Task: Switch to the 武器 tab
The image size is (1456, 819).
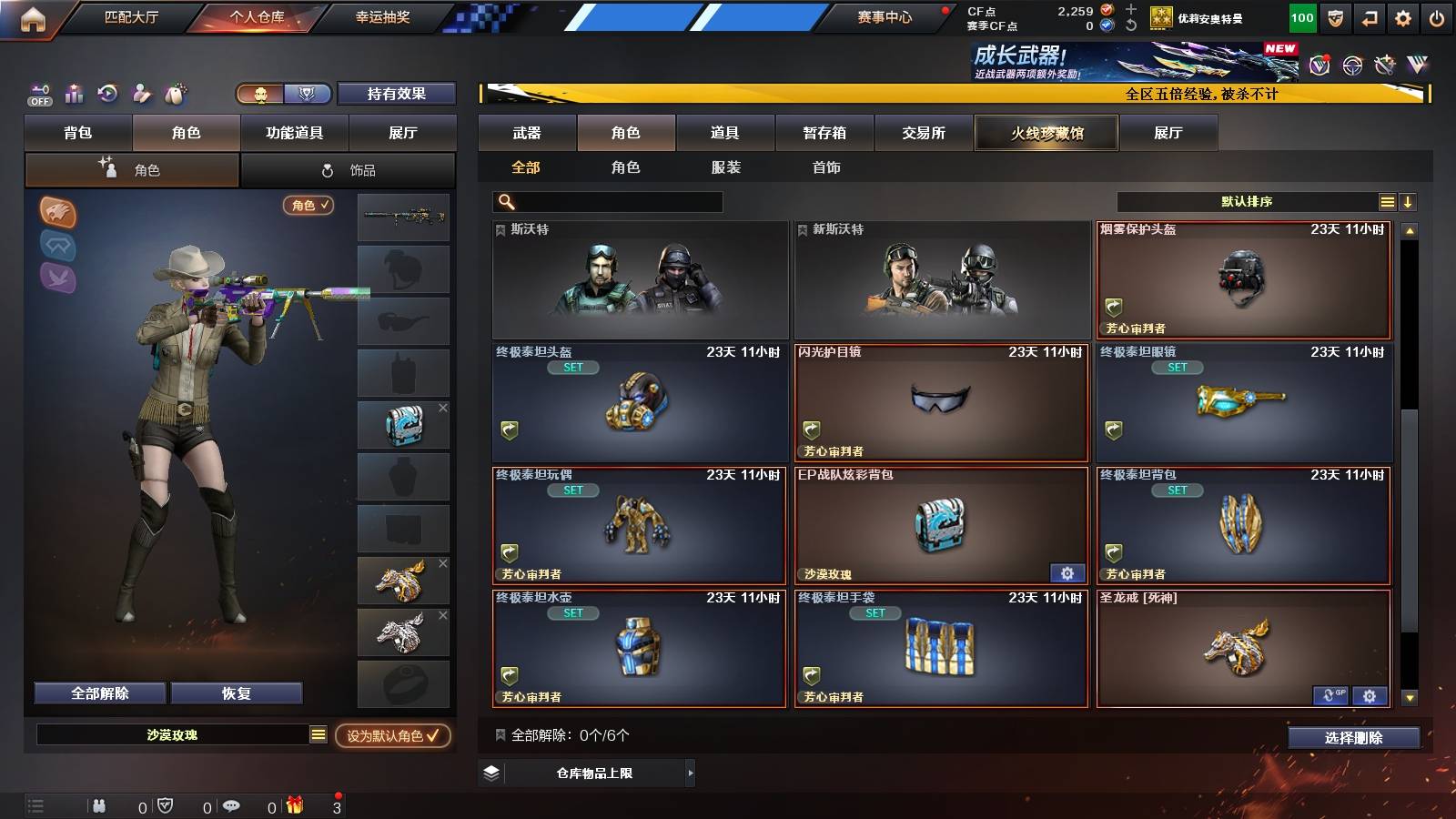Action: pos(529,132)
